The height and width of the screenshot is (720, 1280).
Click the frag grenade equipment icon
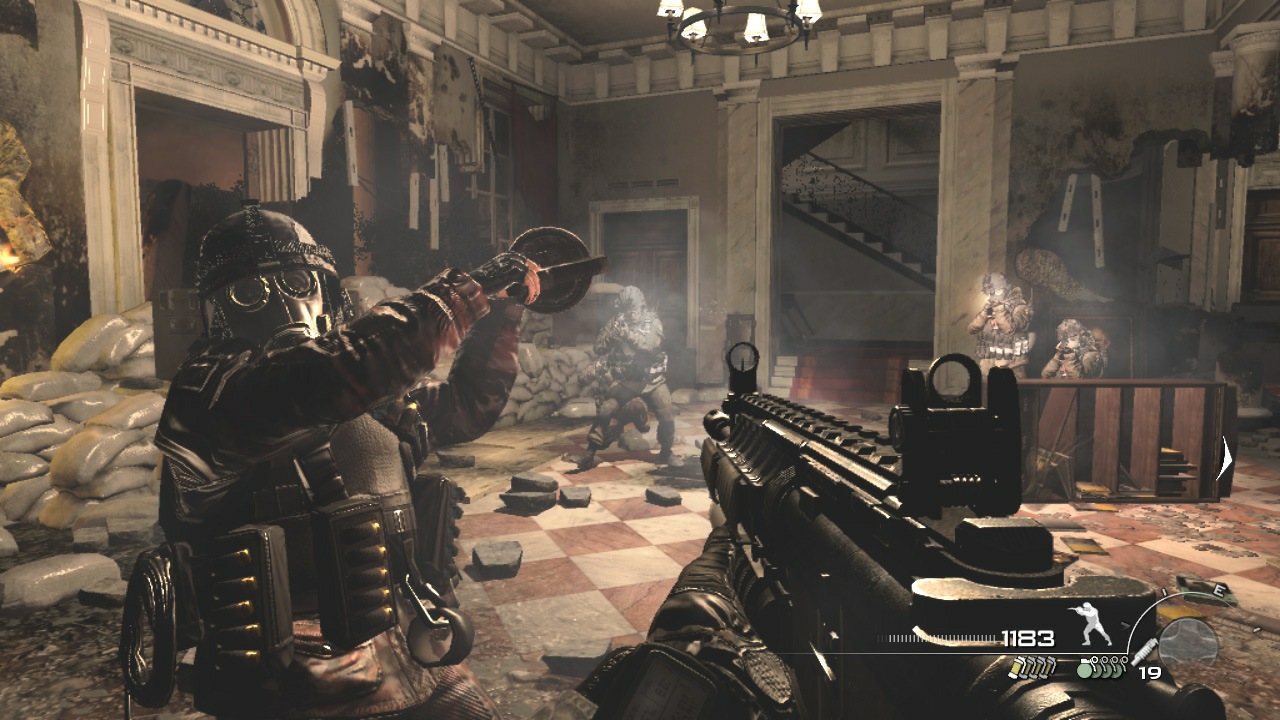click(x=1100, y=668)
